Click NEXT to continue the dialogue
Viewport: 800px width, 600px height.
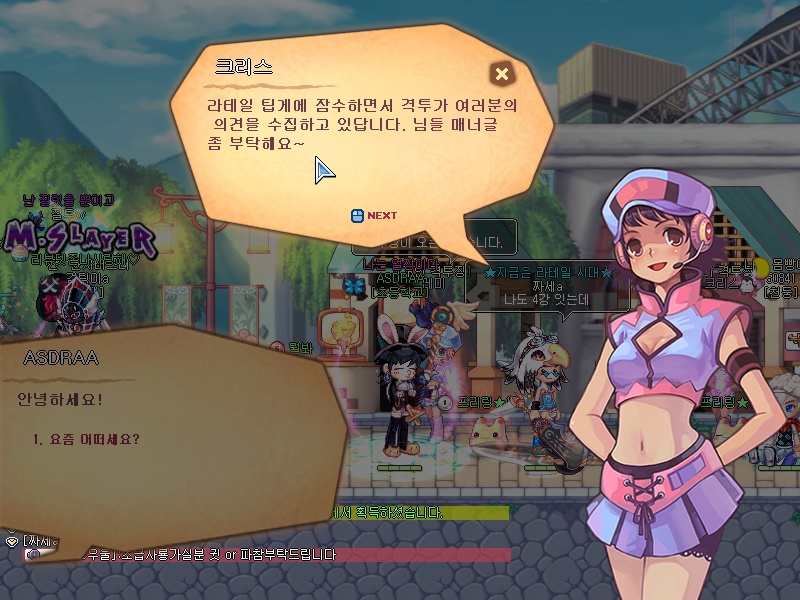pyautogui.click(x=375, y=215)
